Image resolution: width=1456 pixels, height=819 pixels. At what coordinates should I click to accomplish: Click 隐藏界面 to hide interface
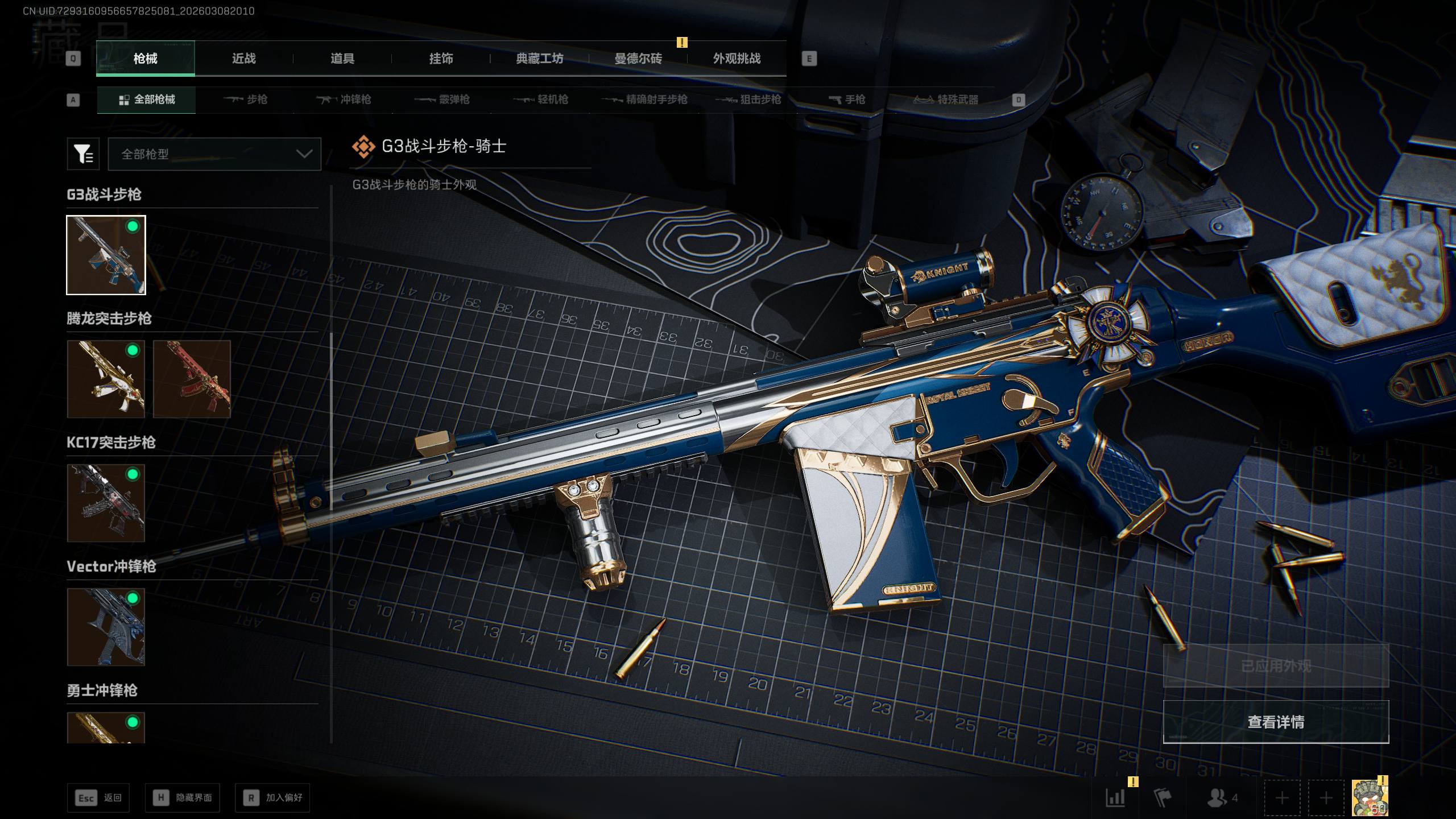pyautogui.click(x=183, y=798)
